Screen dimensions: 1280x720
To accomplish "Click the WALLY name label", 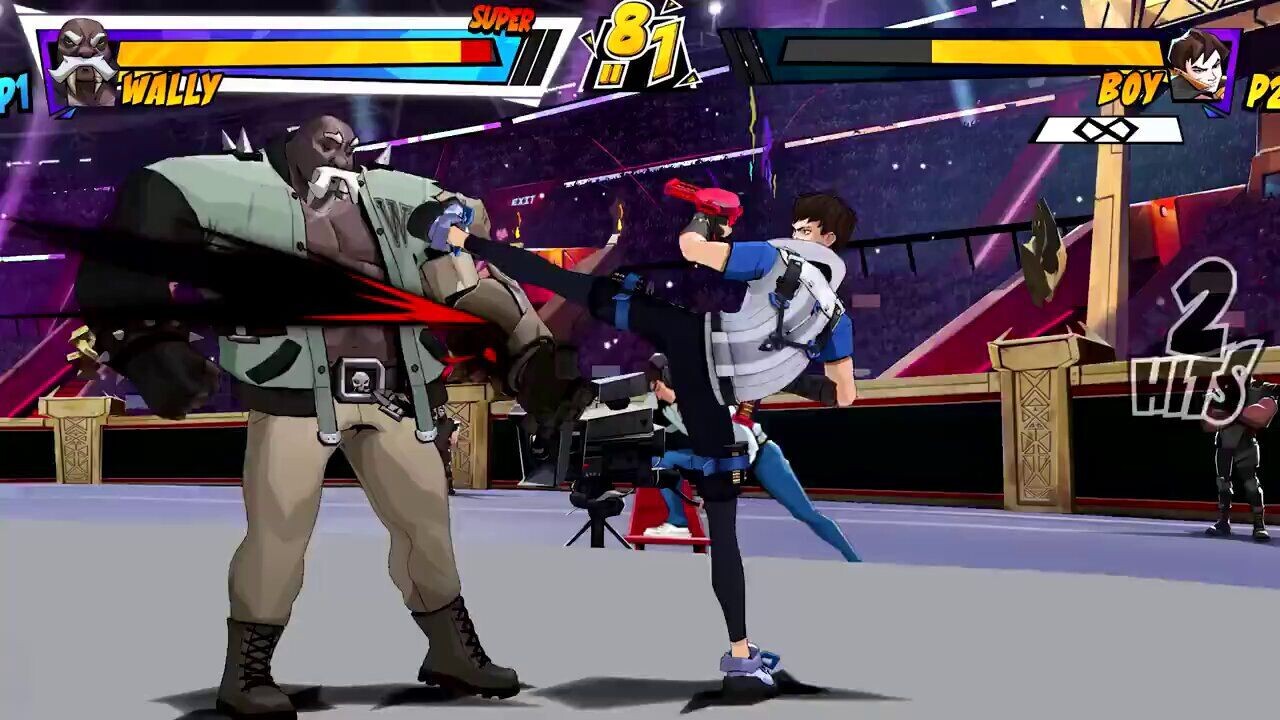I will (x=170, y=88).
